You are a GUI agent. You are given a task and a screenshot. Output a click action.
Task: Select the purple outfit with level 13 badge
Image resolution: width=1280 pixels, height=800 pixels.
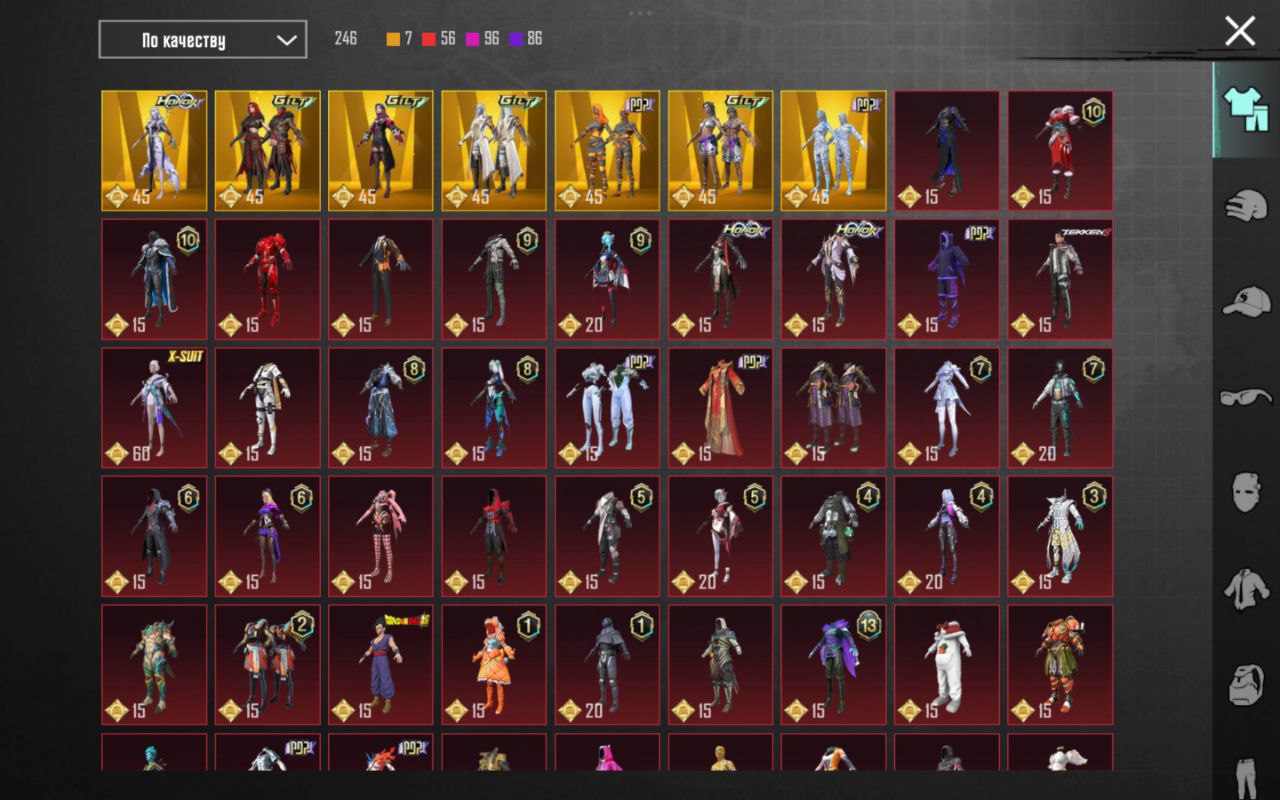coord(833,664)
